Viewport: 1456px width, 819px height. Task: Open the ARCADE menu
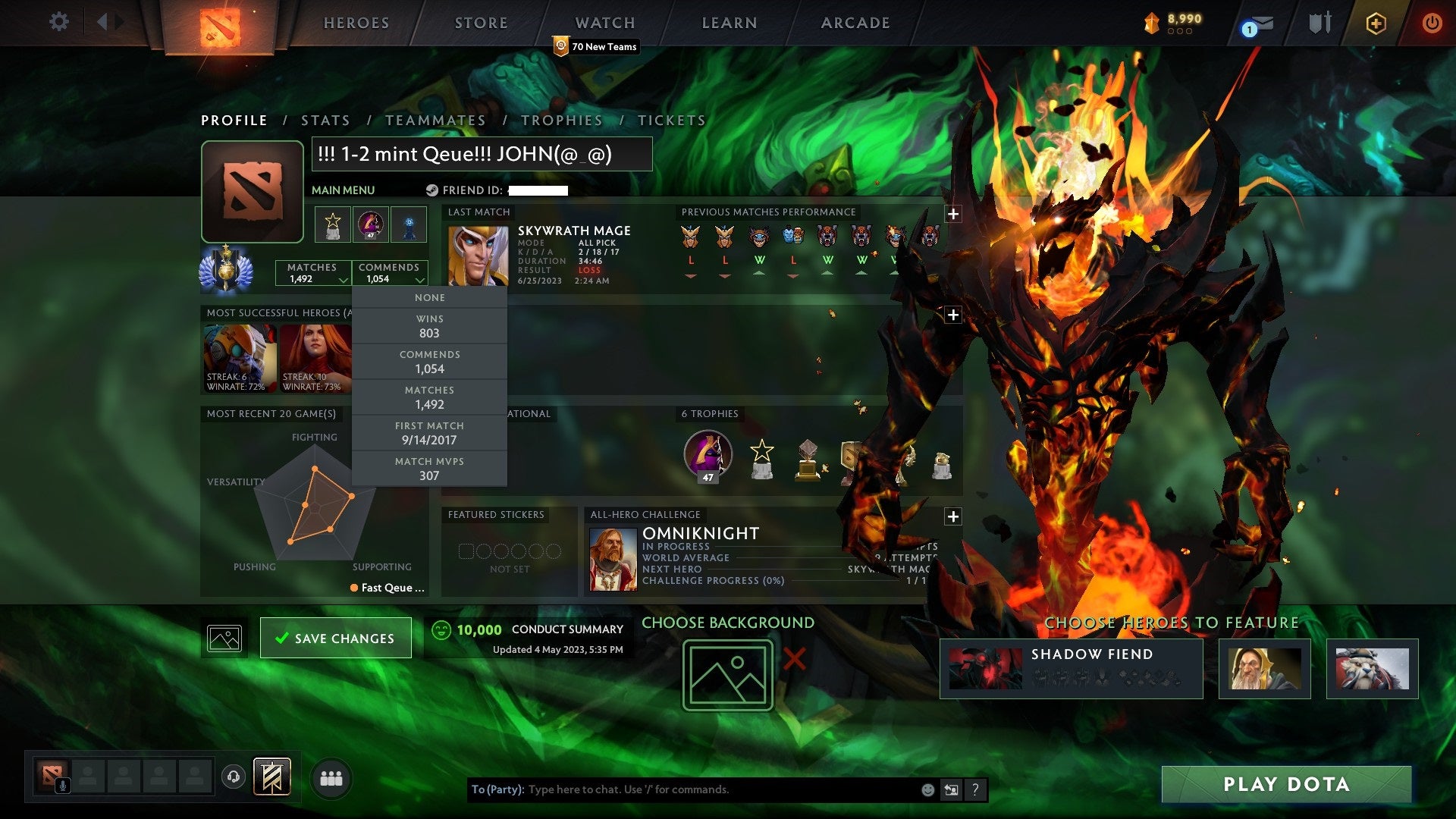click(855, 23)
